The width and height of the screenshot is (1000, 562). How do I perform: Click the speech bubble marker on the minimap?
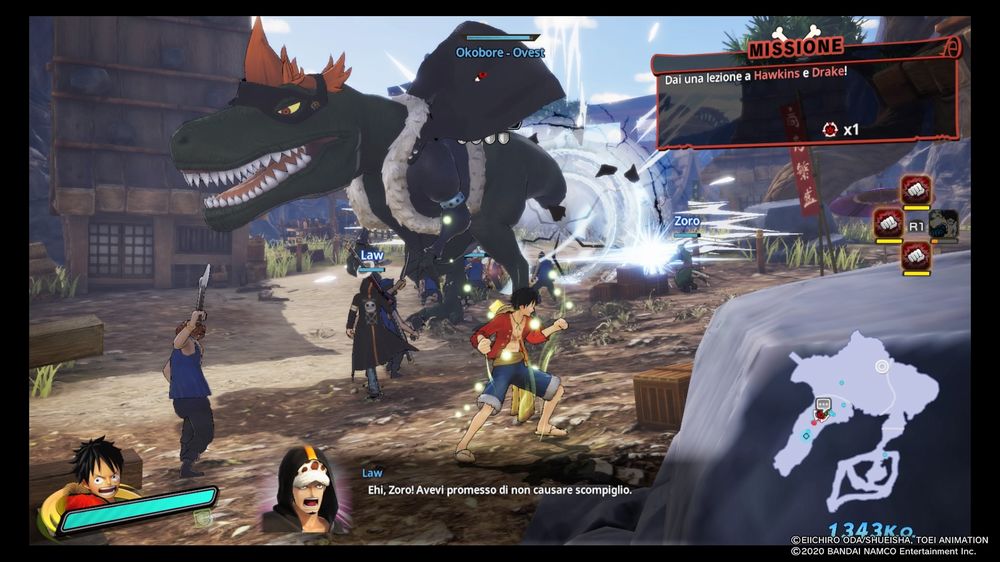[823, 403]
